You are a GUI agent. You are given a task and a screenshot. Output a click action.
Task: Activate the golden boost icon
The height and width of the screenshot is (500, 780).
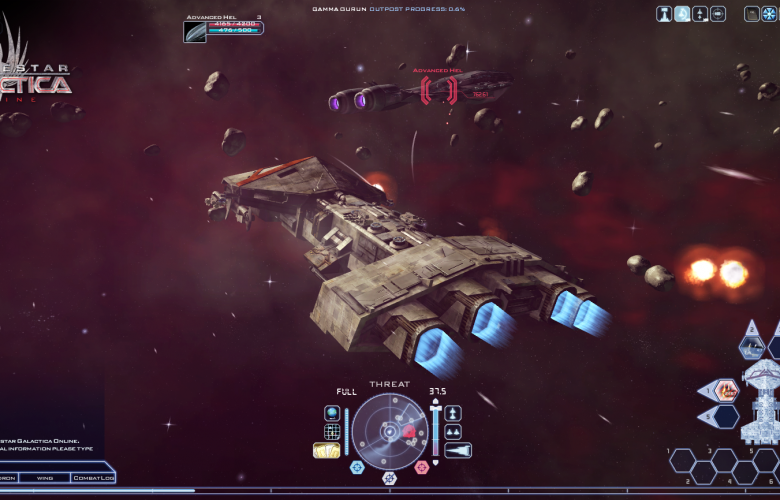pyautogui.click(x=327, y=450)
